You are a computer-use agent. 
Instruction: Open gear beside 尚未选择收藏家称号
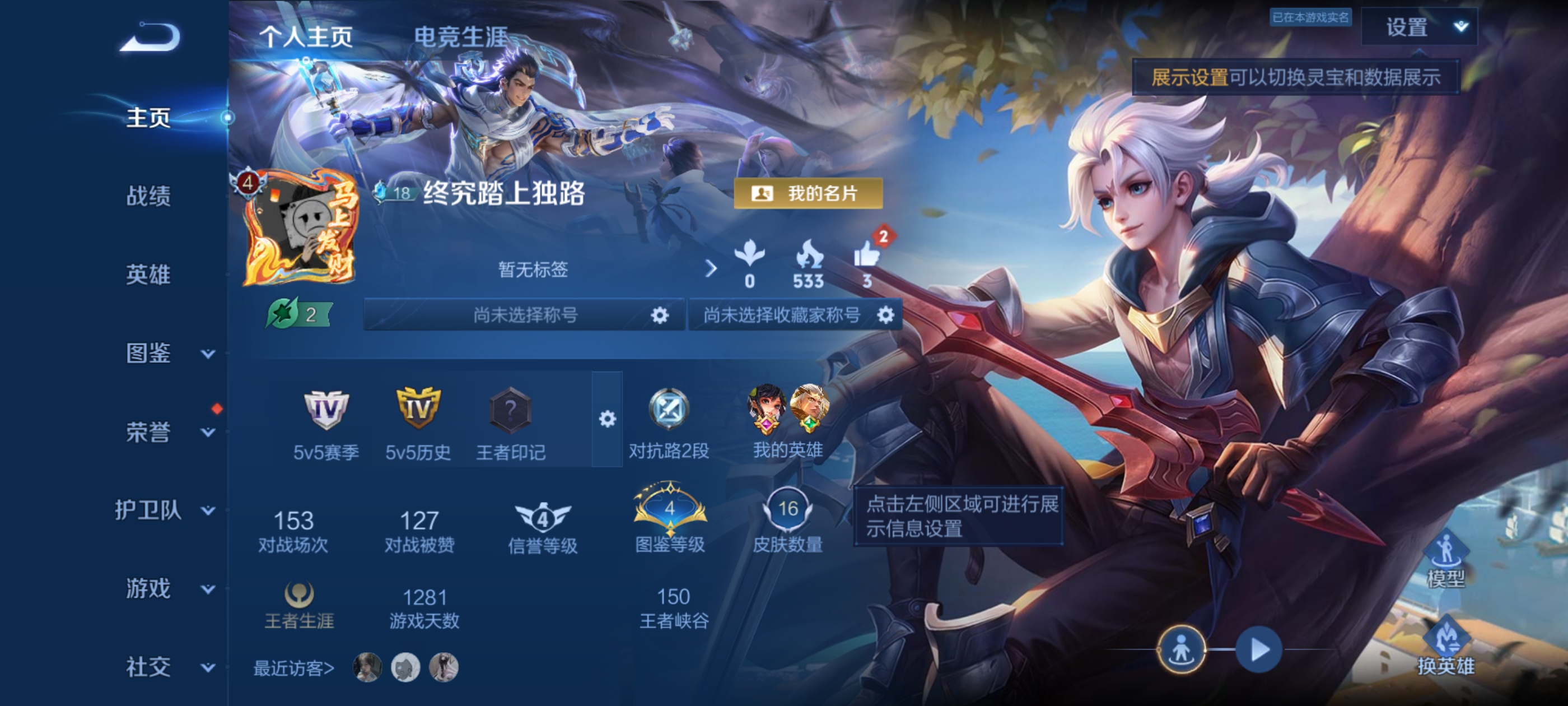point(886,315)
